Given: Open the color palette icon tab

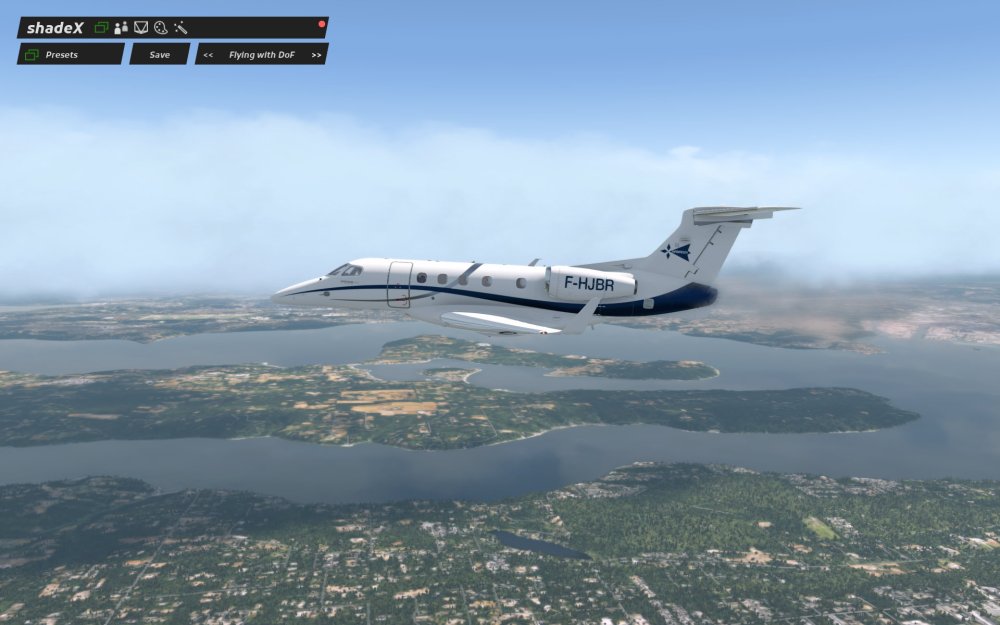Looking at the screenshot, I should pyautogui.click(x=160, y=28).
